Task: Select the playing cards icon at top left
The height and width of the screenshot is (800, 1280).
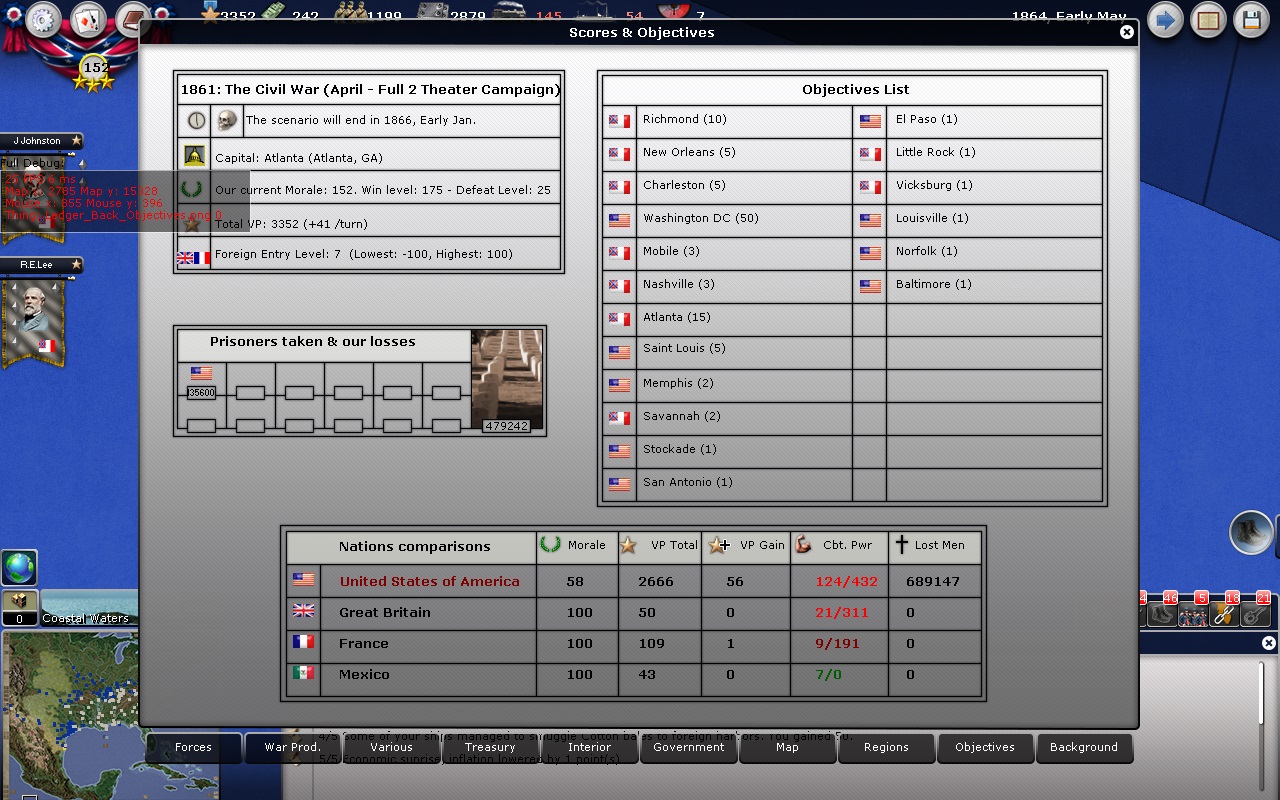Action: 86,18
